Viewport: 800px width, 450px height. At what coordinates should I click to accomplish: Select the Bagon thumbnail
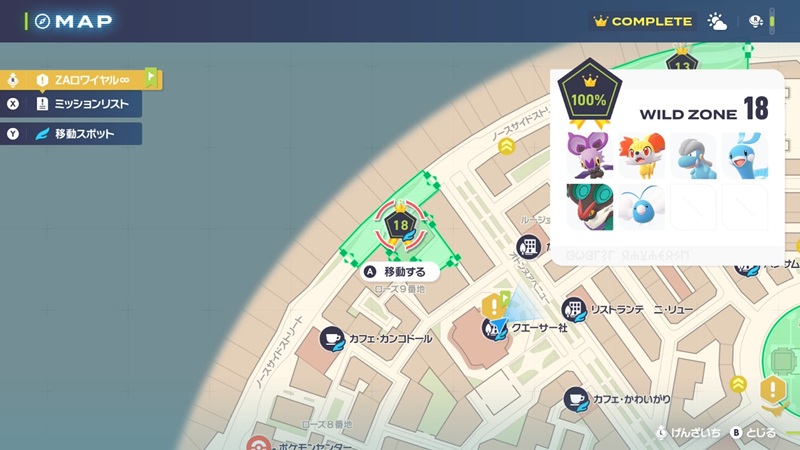pos(693,156)
